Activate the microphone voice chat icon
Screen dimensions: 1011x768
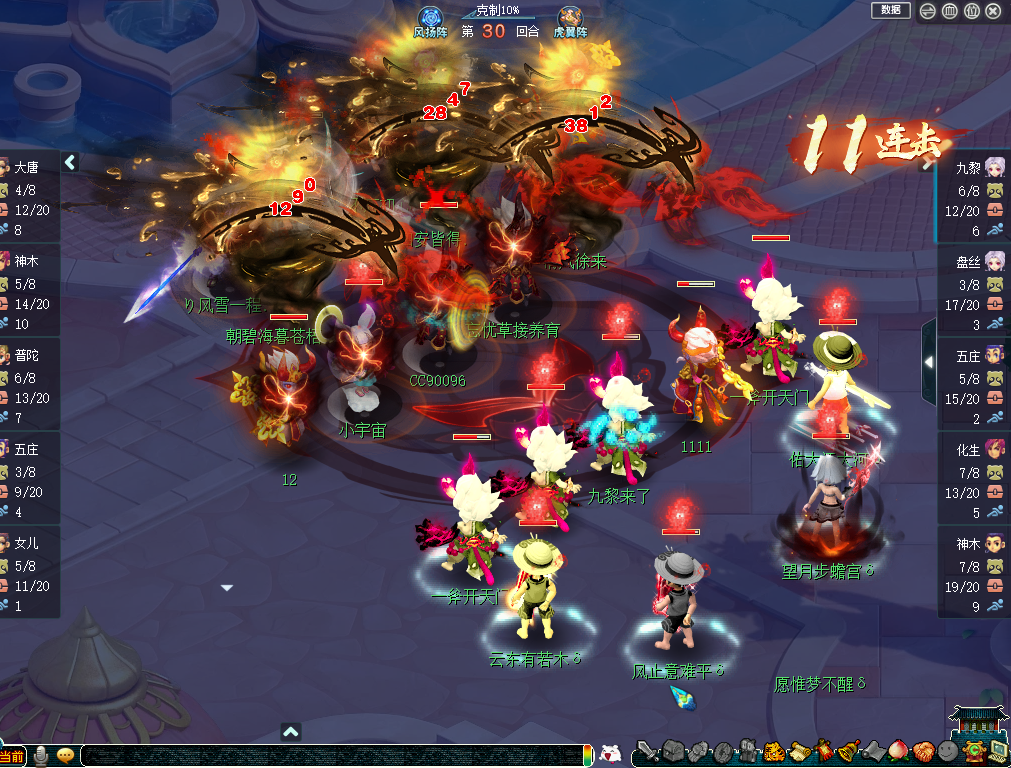coord(42,755)
